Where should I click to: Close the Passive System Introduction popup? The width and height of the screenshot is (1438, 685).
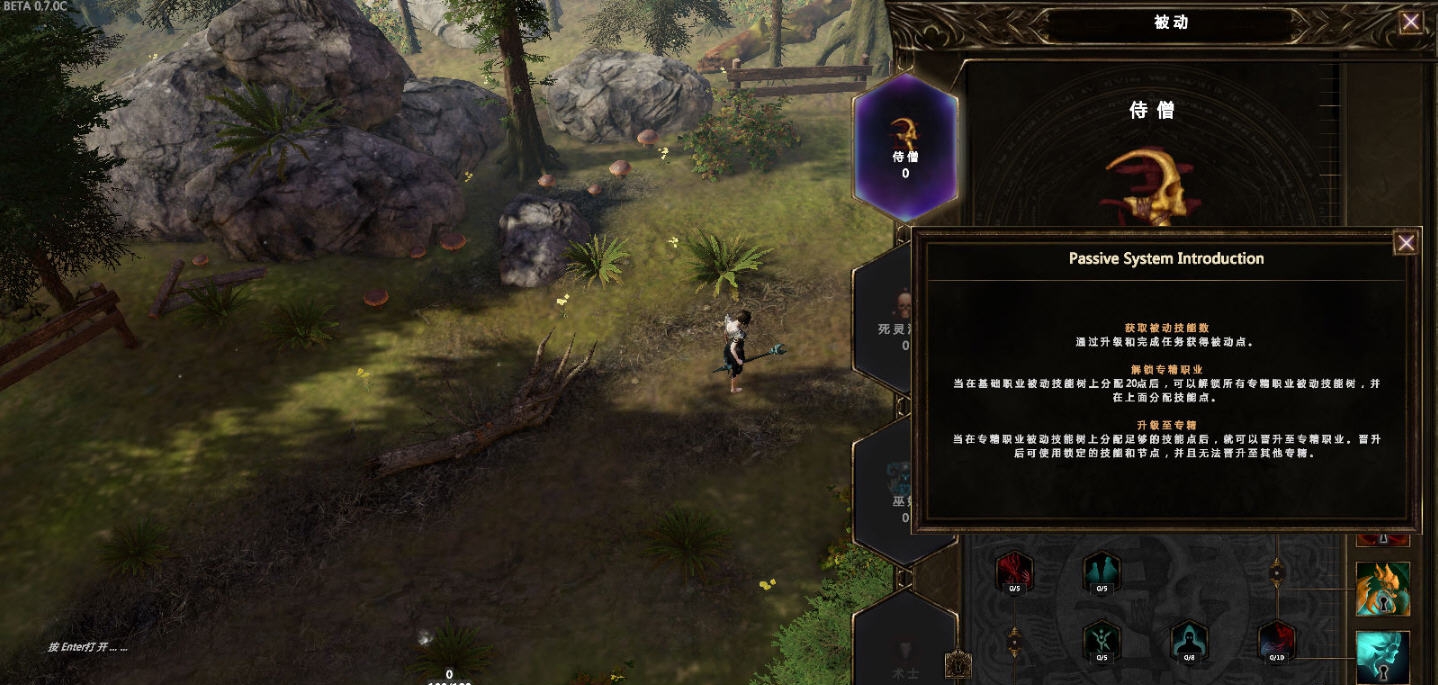pyautogui.click(x=1405, y=243)
